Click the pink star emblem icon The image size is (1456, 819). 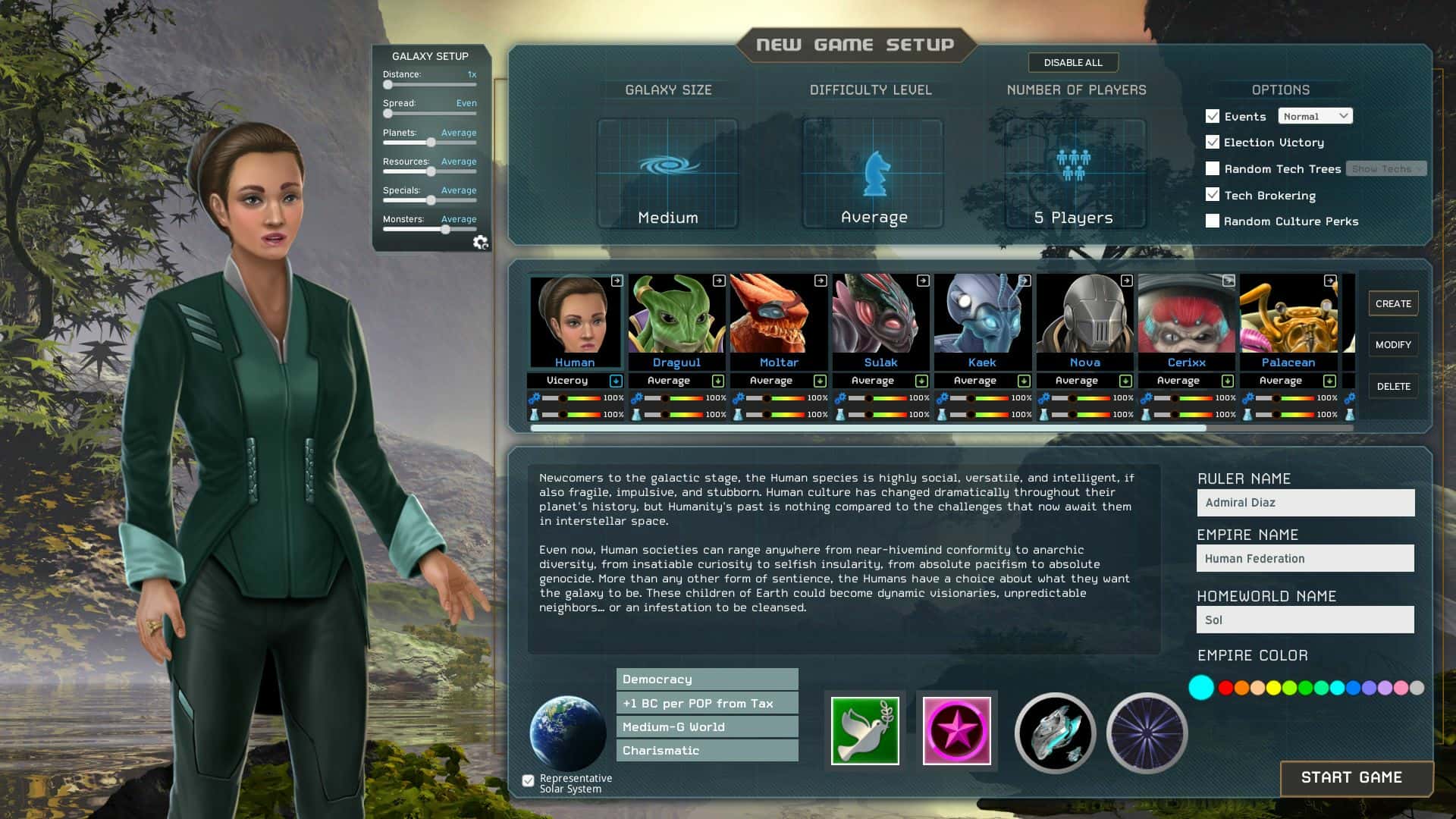956,730
